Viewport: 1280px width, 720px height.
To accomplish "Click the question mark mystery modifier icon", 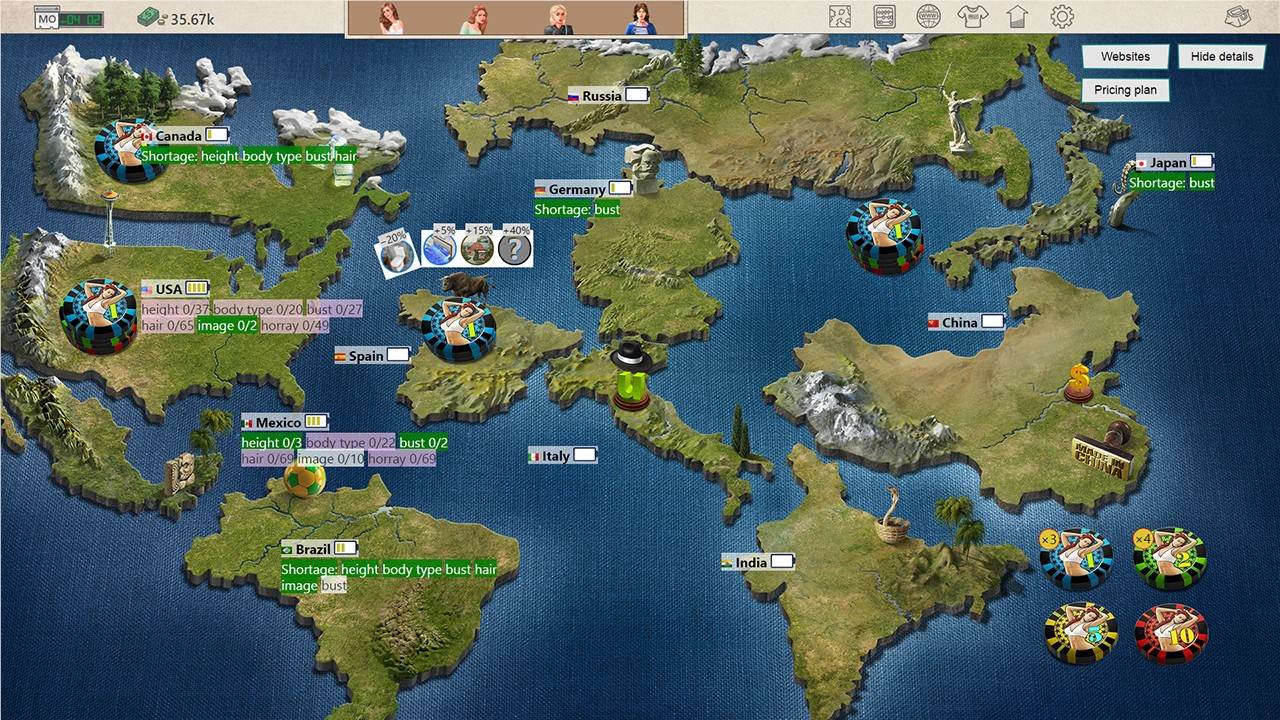I will tap(513, 247).
